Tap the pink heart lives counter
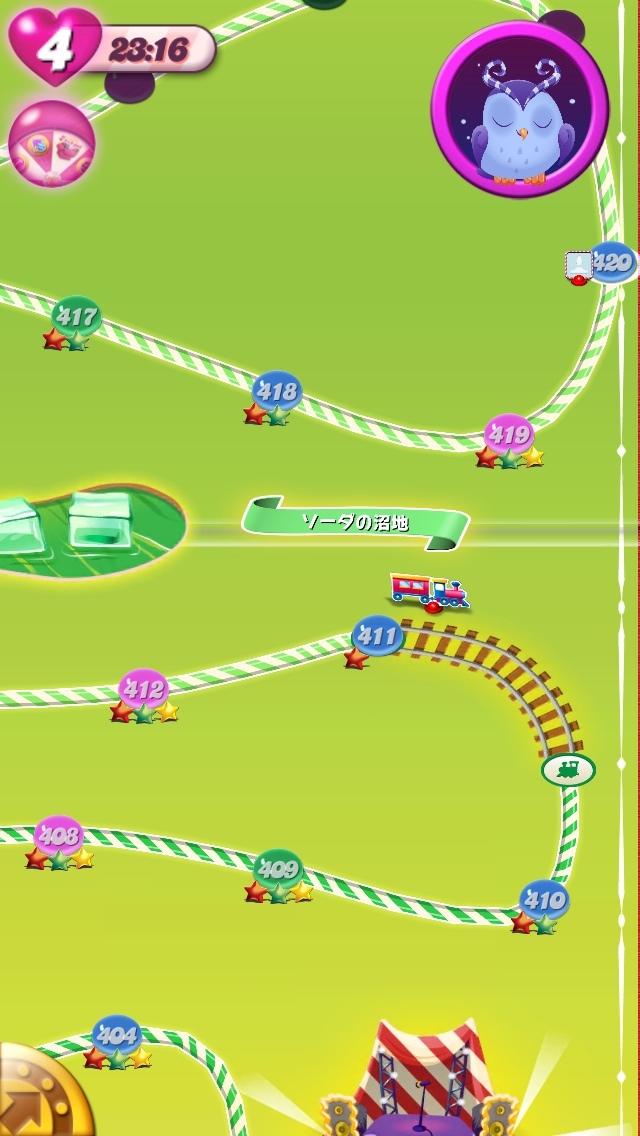This screenshot has width=640, height=1136. pyautogui.click(x=55, y=46)
